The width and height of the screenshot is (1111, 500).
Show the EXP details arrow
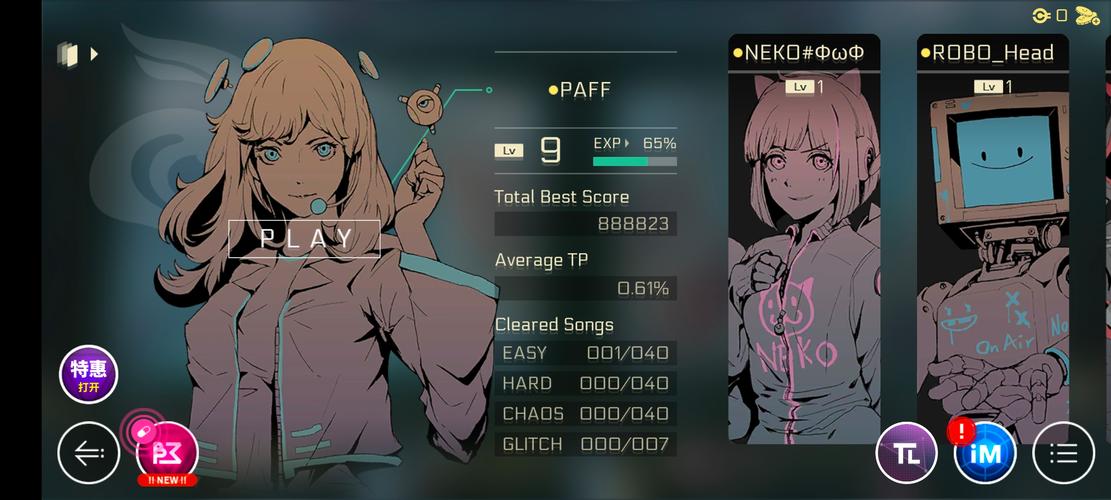(x=627, y=143)
